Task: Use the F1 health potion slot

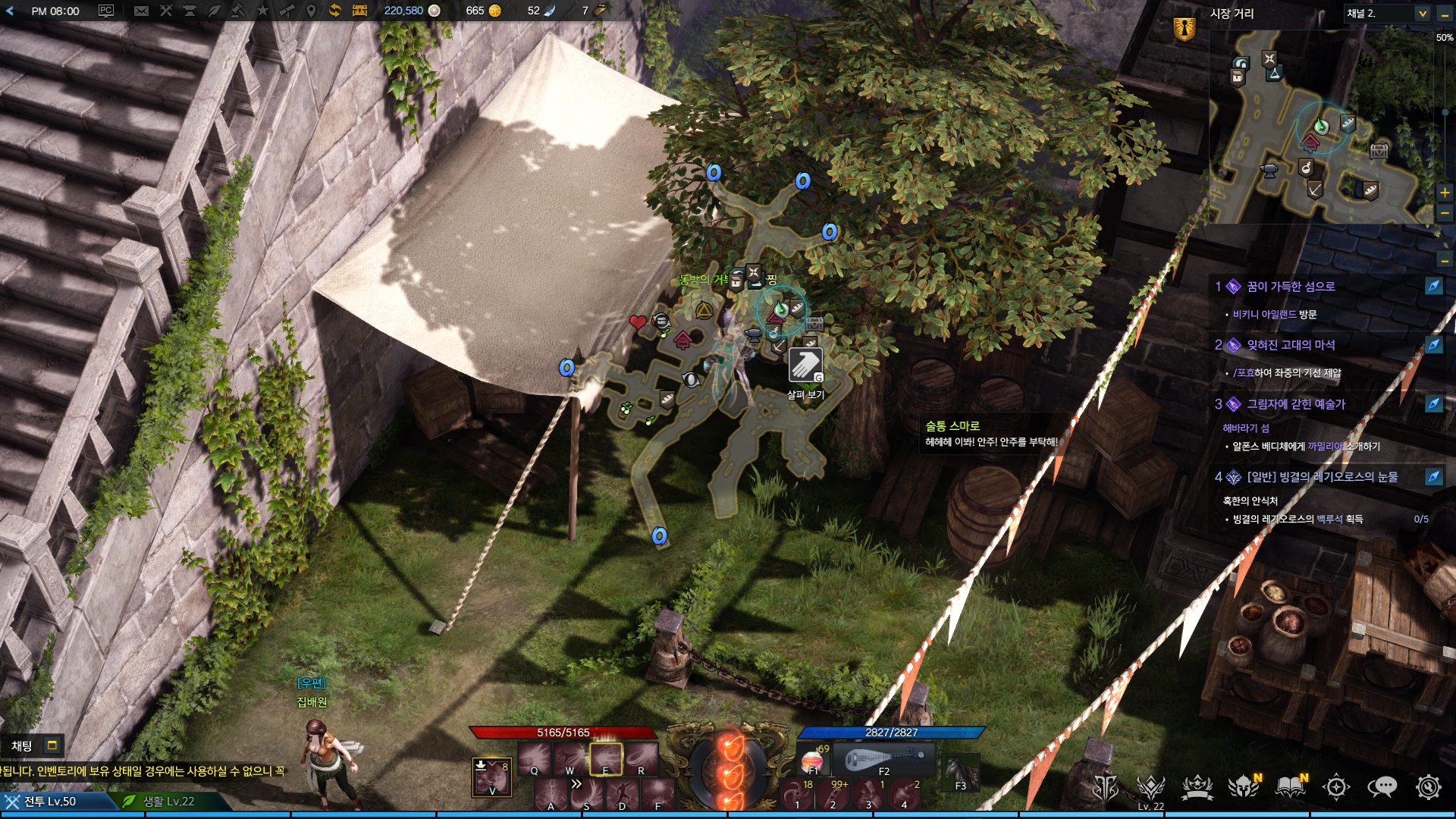Action: 813,759
